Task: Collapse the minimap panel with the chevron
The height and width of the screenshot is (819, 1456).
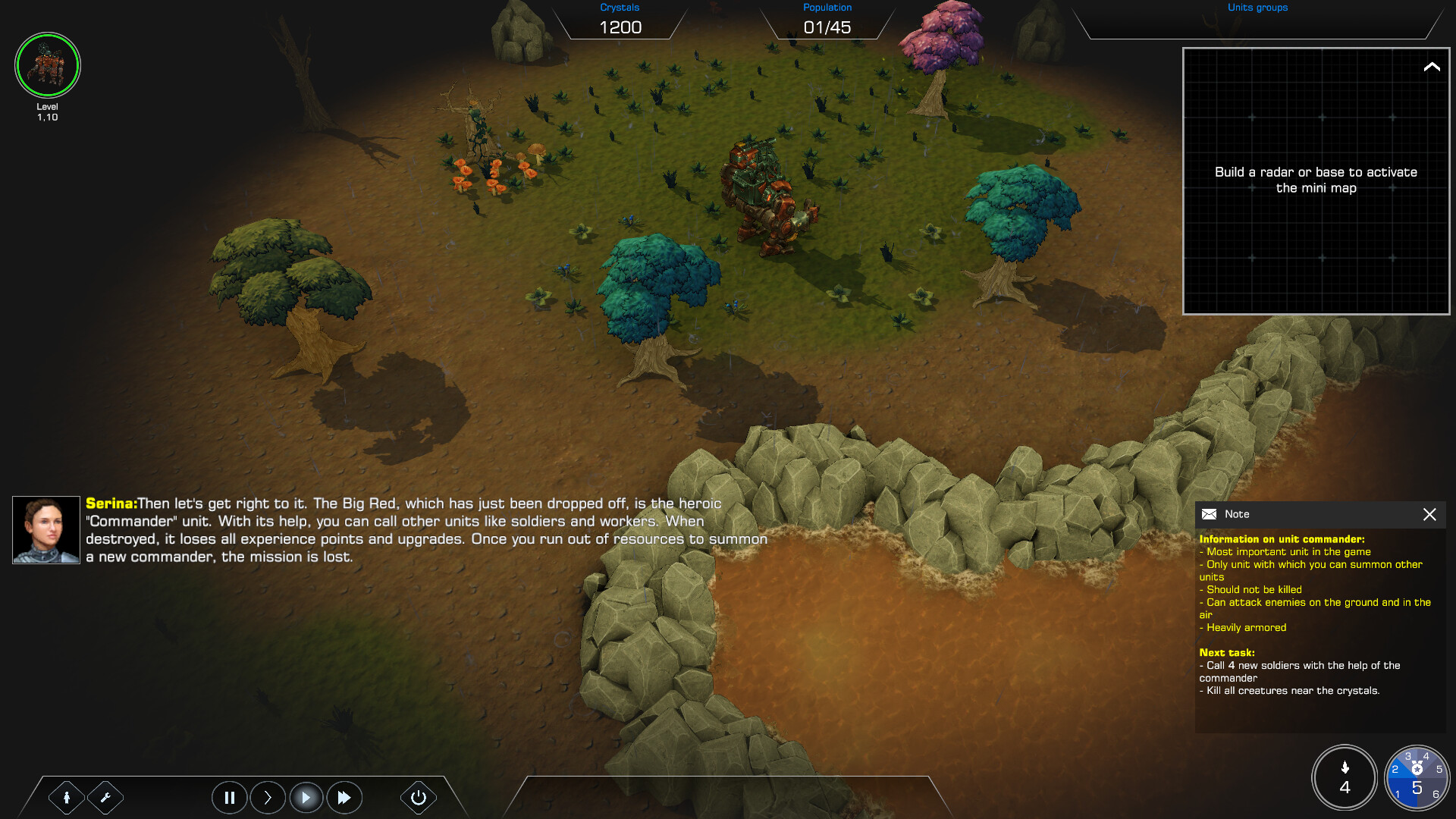Action: [1432, 68]
